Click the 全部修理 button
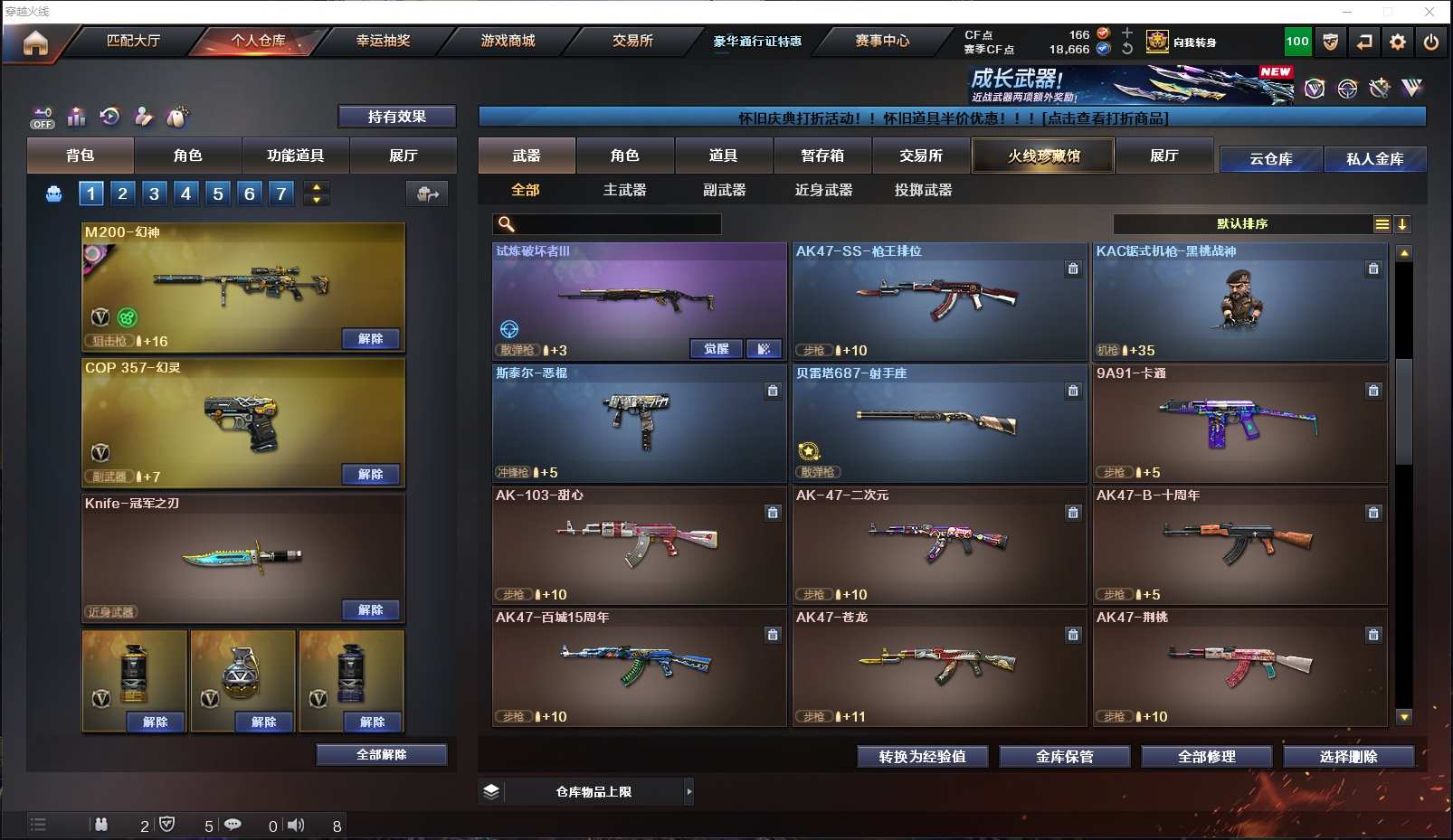 click(1206, 756)
